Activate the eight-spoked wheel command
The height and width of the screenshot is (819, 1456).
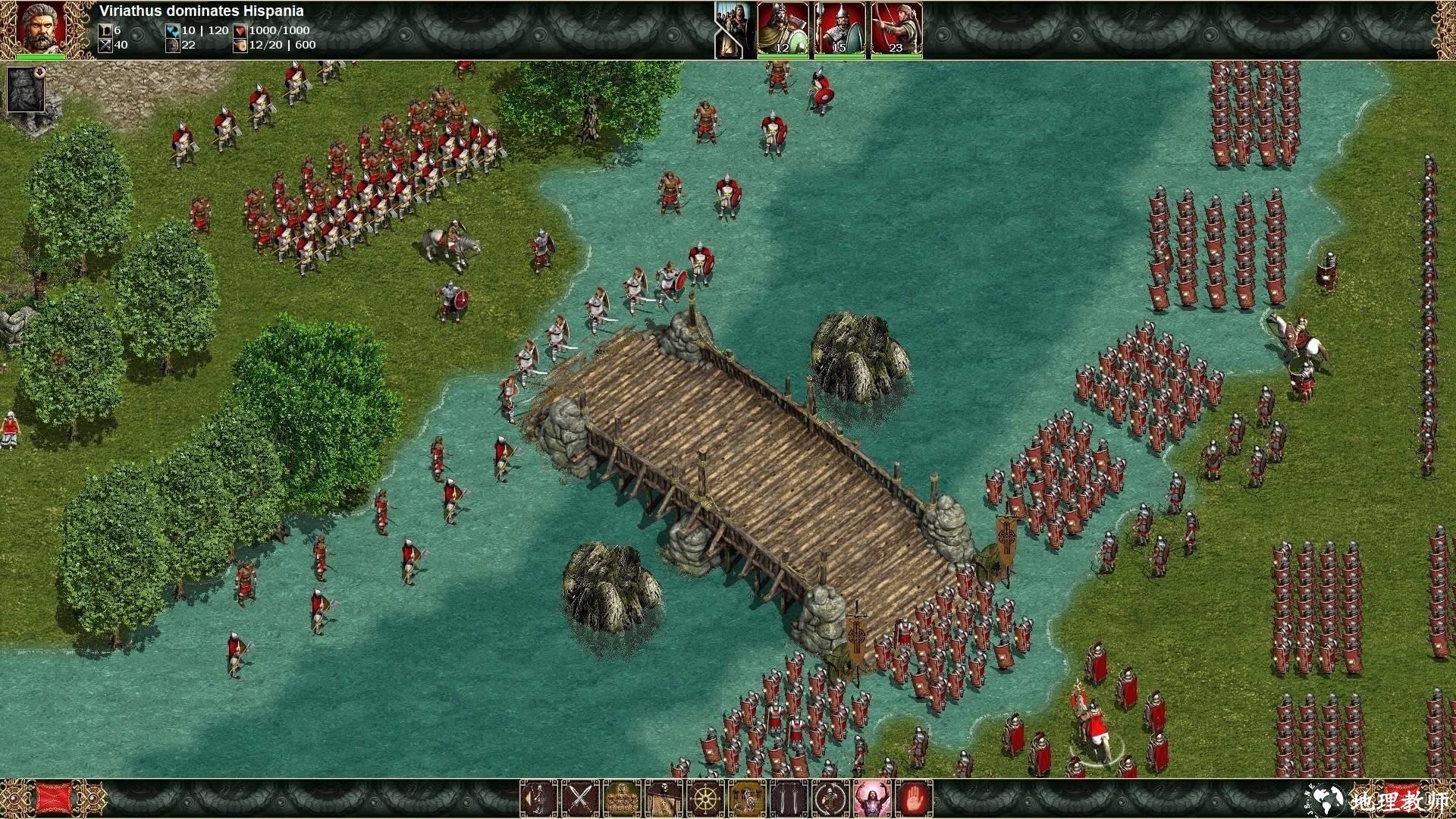click(x=705, y=798)
